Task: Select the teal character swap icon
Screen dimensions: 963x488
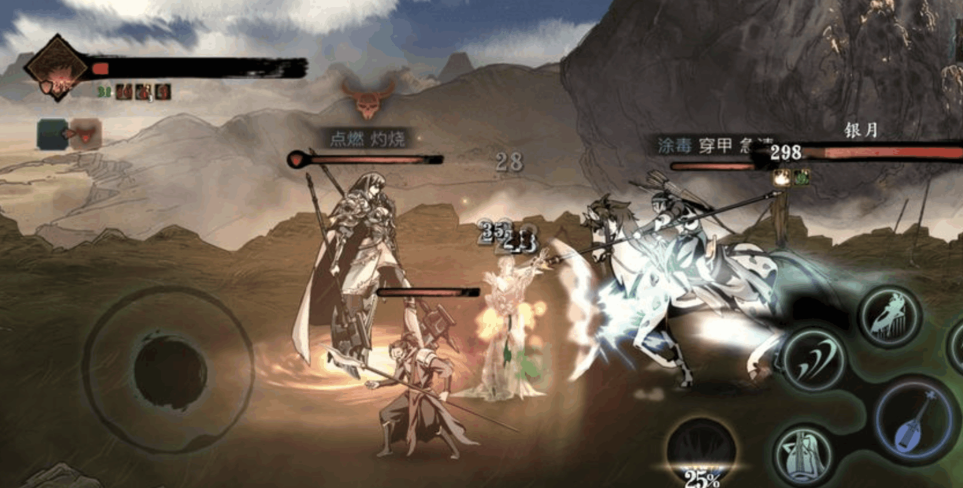Action: click(x=53, y=133)
